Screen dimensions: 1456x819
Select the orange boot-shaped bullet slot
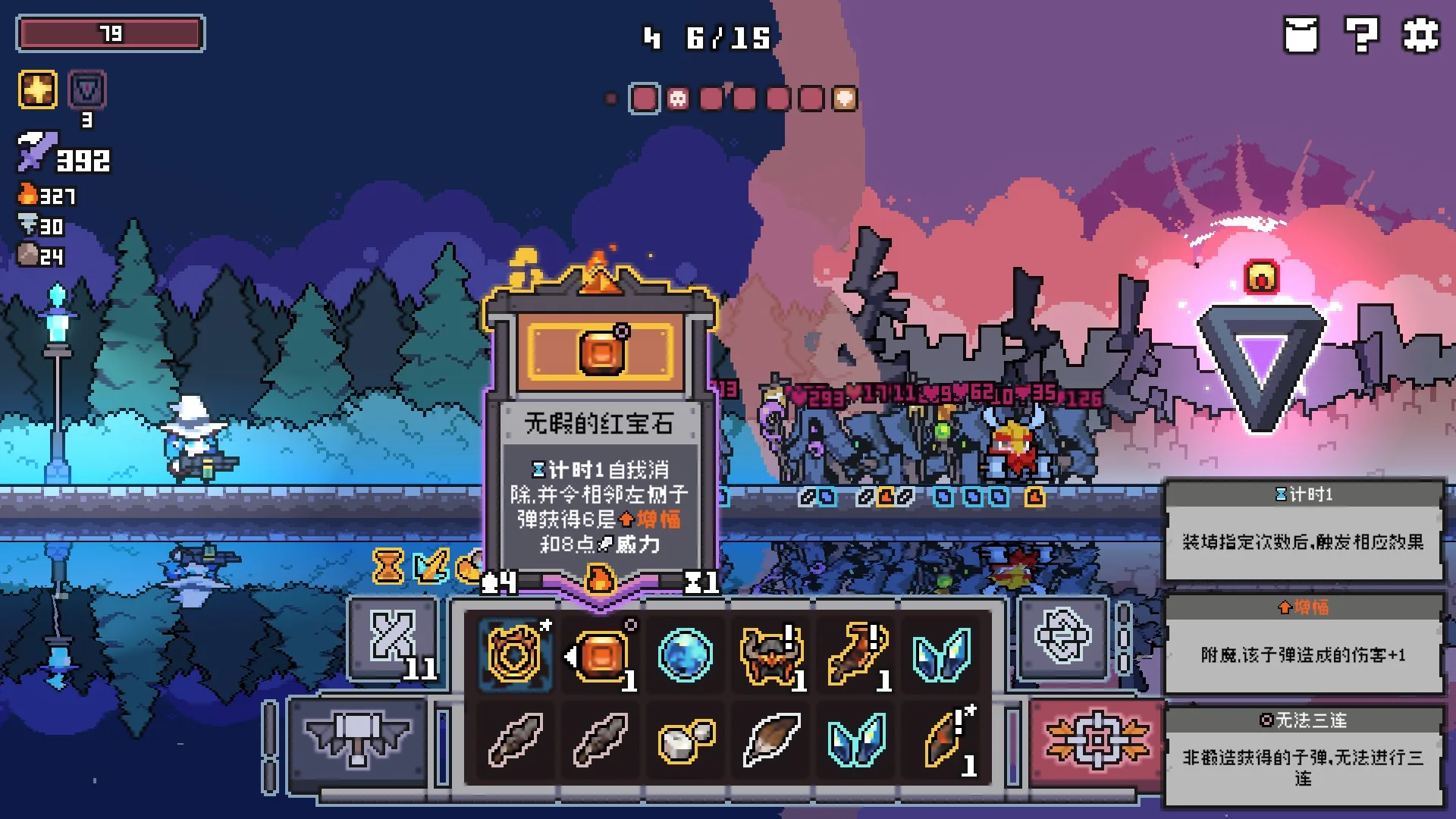pyautogui.click(x=857, y=654)
